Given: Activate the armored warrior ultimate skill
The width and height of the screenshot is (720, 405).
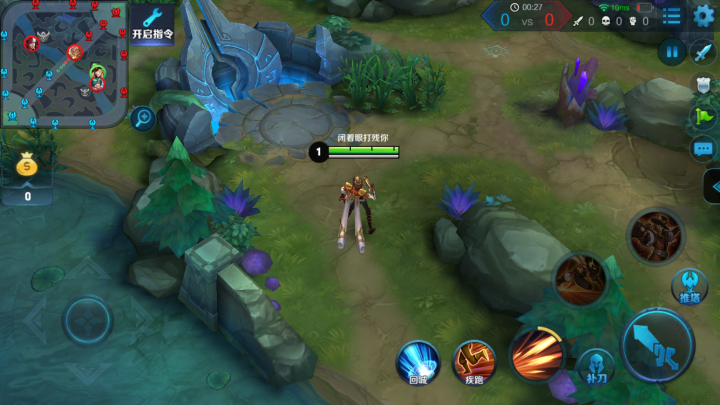Looking at the screenshot, I should pos(655,236).
